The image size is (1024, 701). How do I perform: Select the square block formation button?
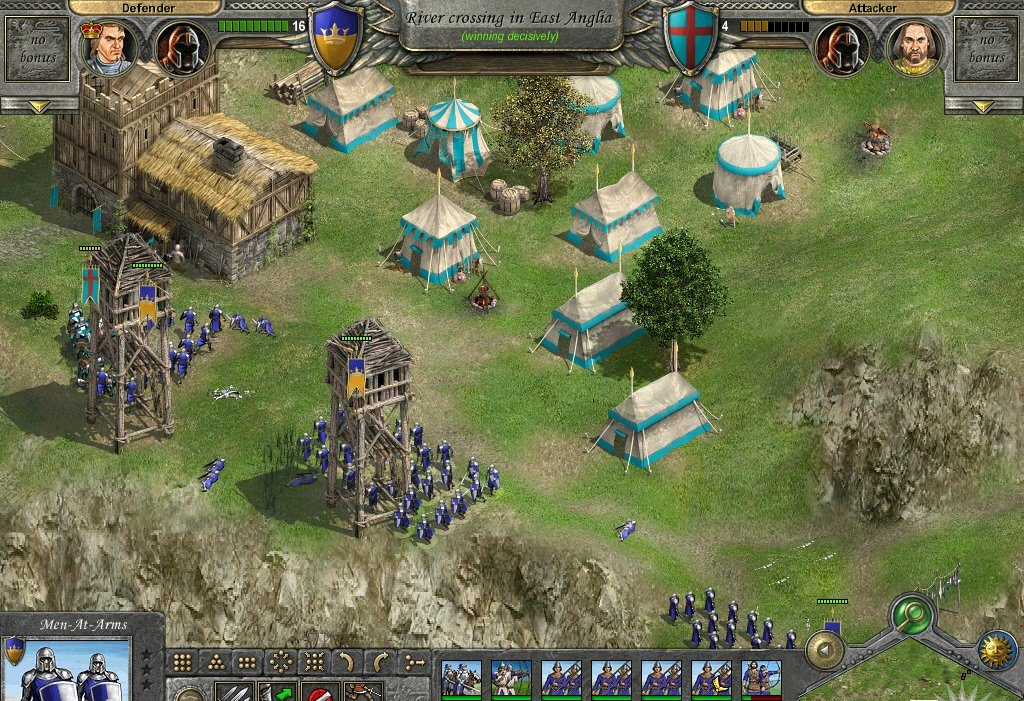[x=183, y=662]
